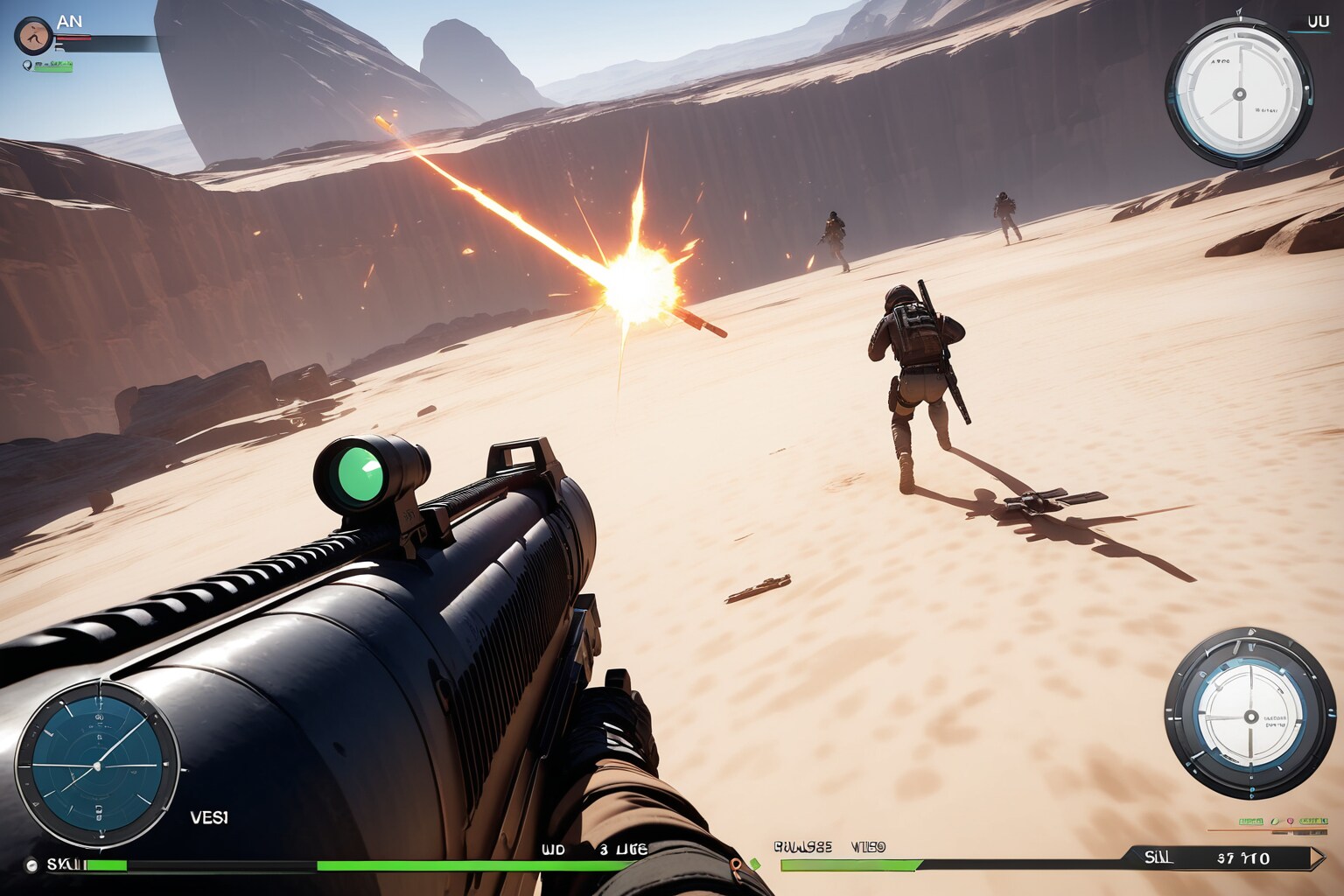The width and height of the screenshot is (1344, 896).
Task: Click the white gauge dial above the SIL counter
Action: coord(1250,713)
